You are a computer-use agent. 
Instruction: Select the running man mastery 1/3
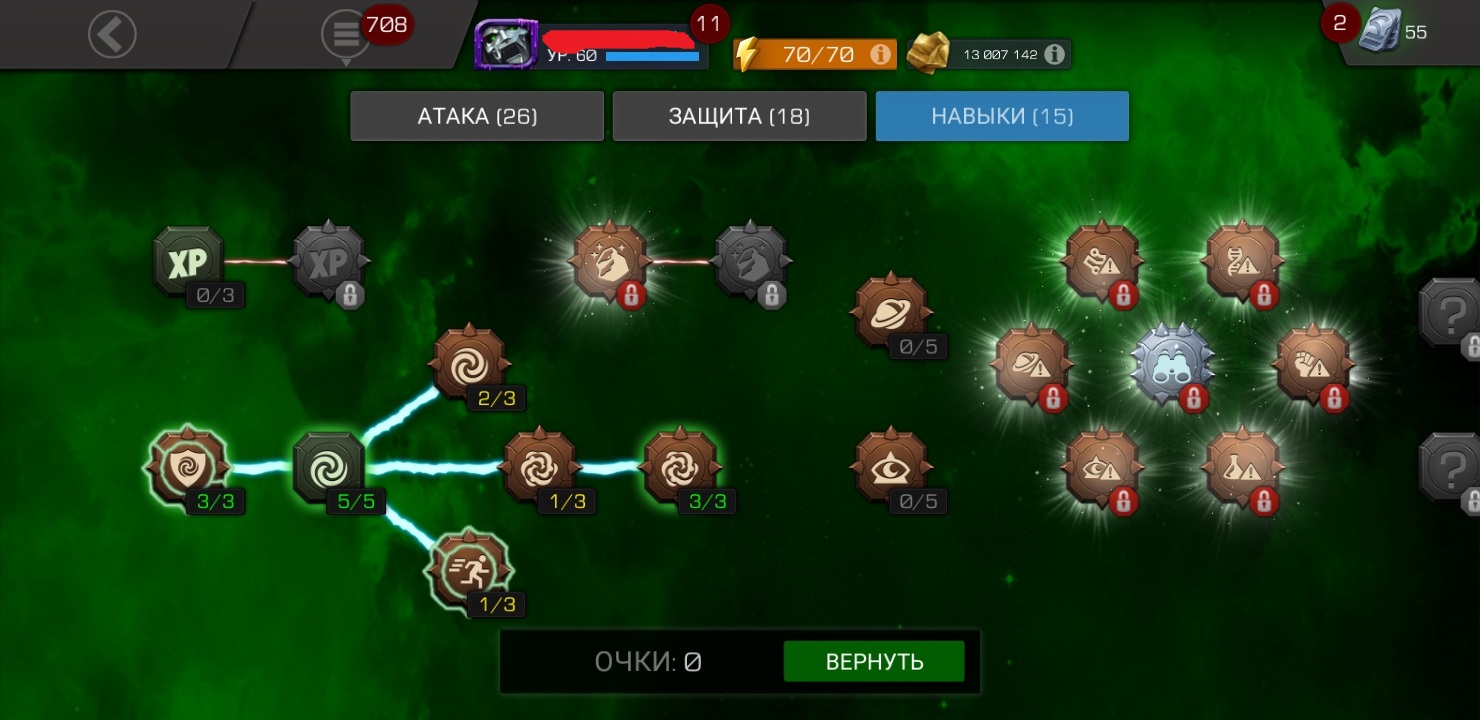tap(468, 570)
